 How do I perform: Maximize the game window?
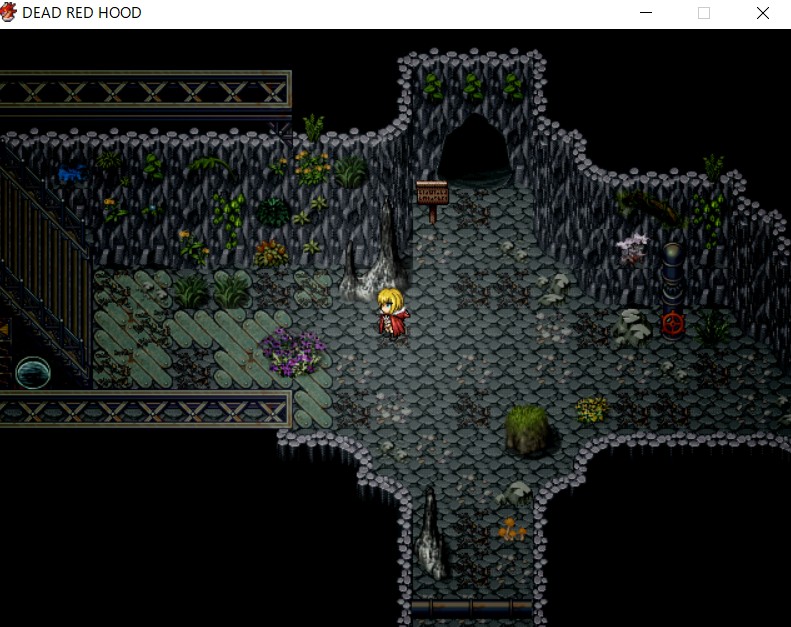704,13
